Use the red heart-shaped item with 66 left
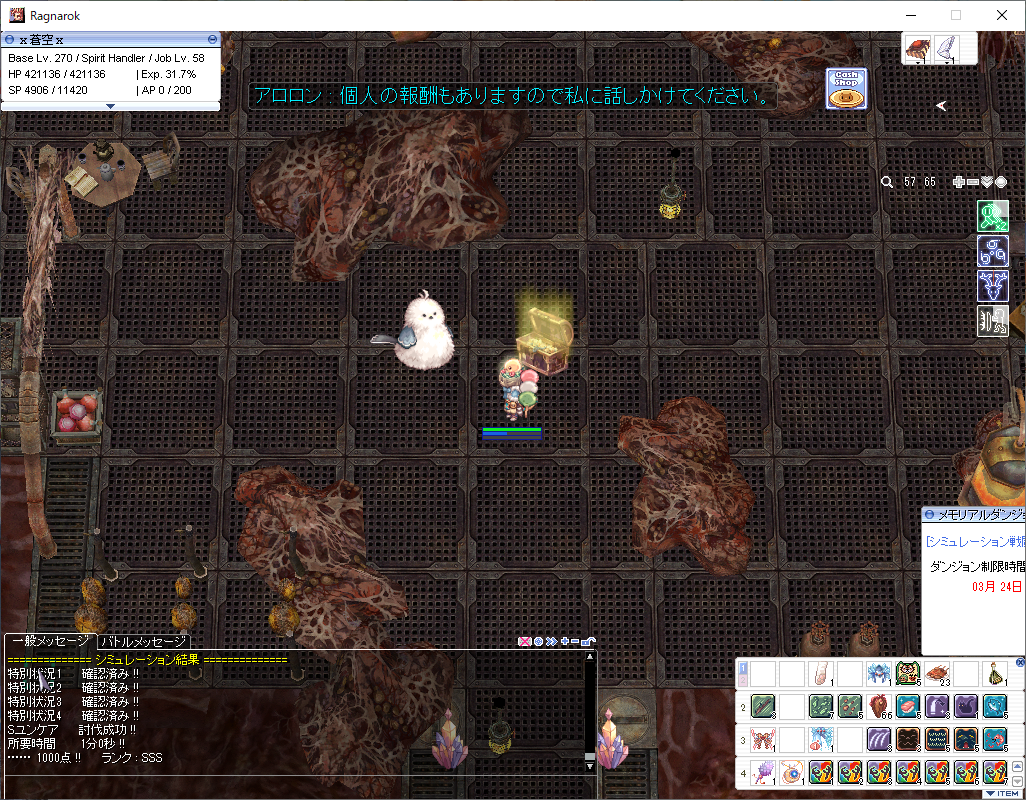The height and width of the screenshot is (800, 1026). 879,707
